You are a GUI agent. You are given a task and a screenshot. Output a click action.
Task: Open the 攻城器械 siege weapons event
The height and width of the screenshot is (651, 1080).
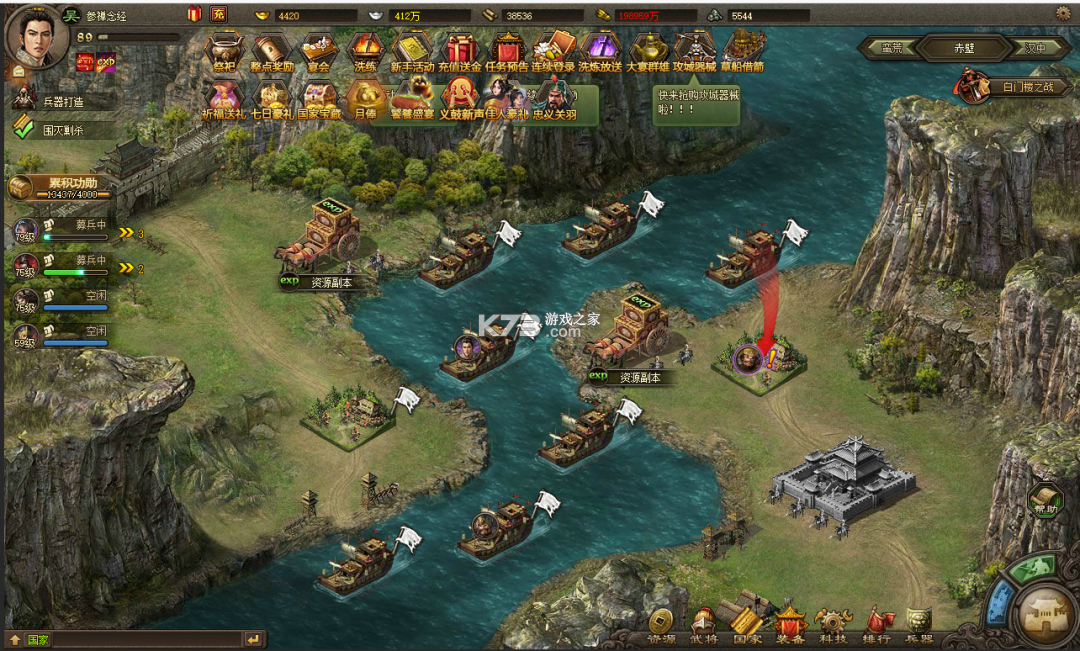click(x=695, y=51)
